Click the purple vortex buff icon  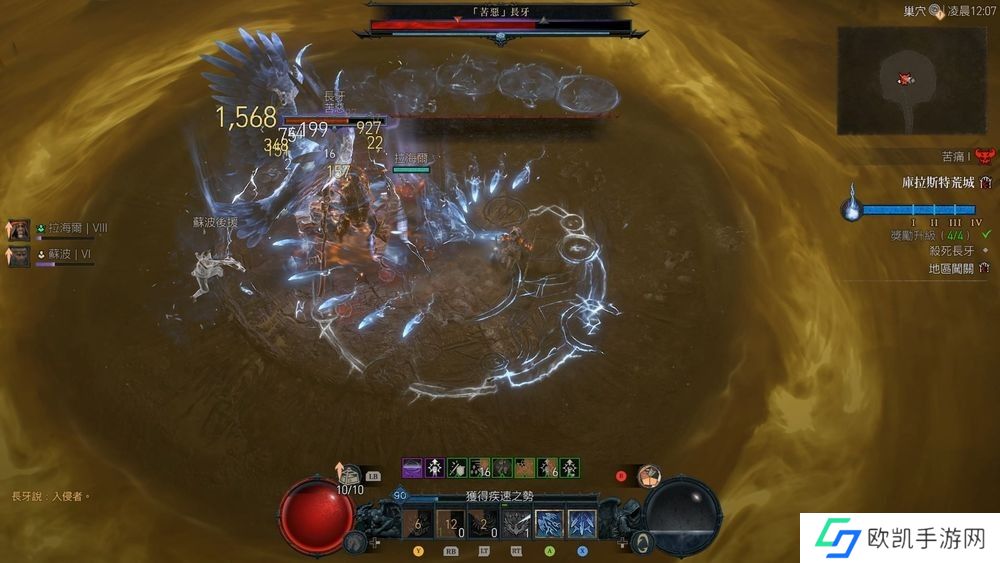click(412, 467)
